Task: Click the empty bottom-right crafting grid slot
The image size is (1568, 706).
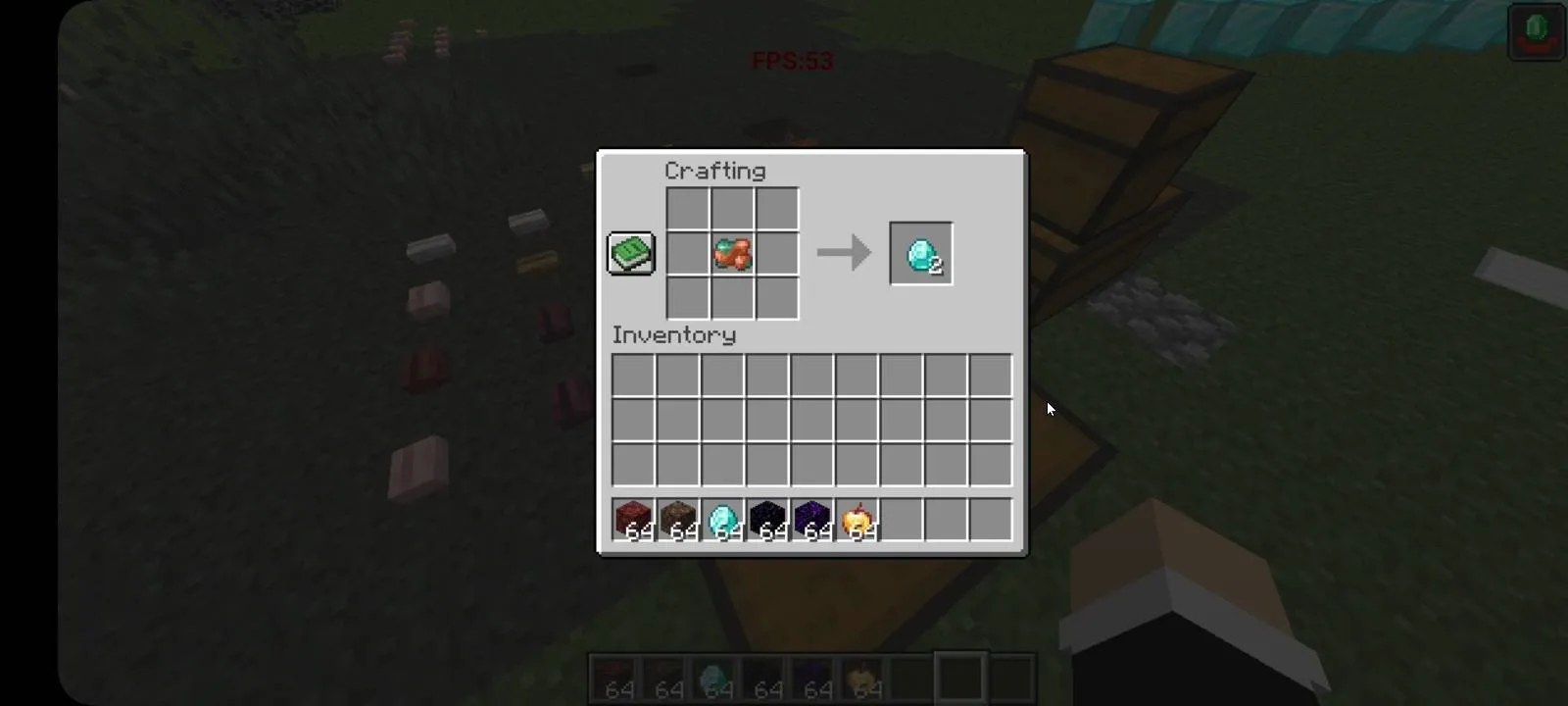Action: [776, 297]
